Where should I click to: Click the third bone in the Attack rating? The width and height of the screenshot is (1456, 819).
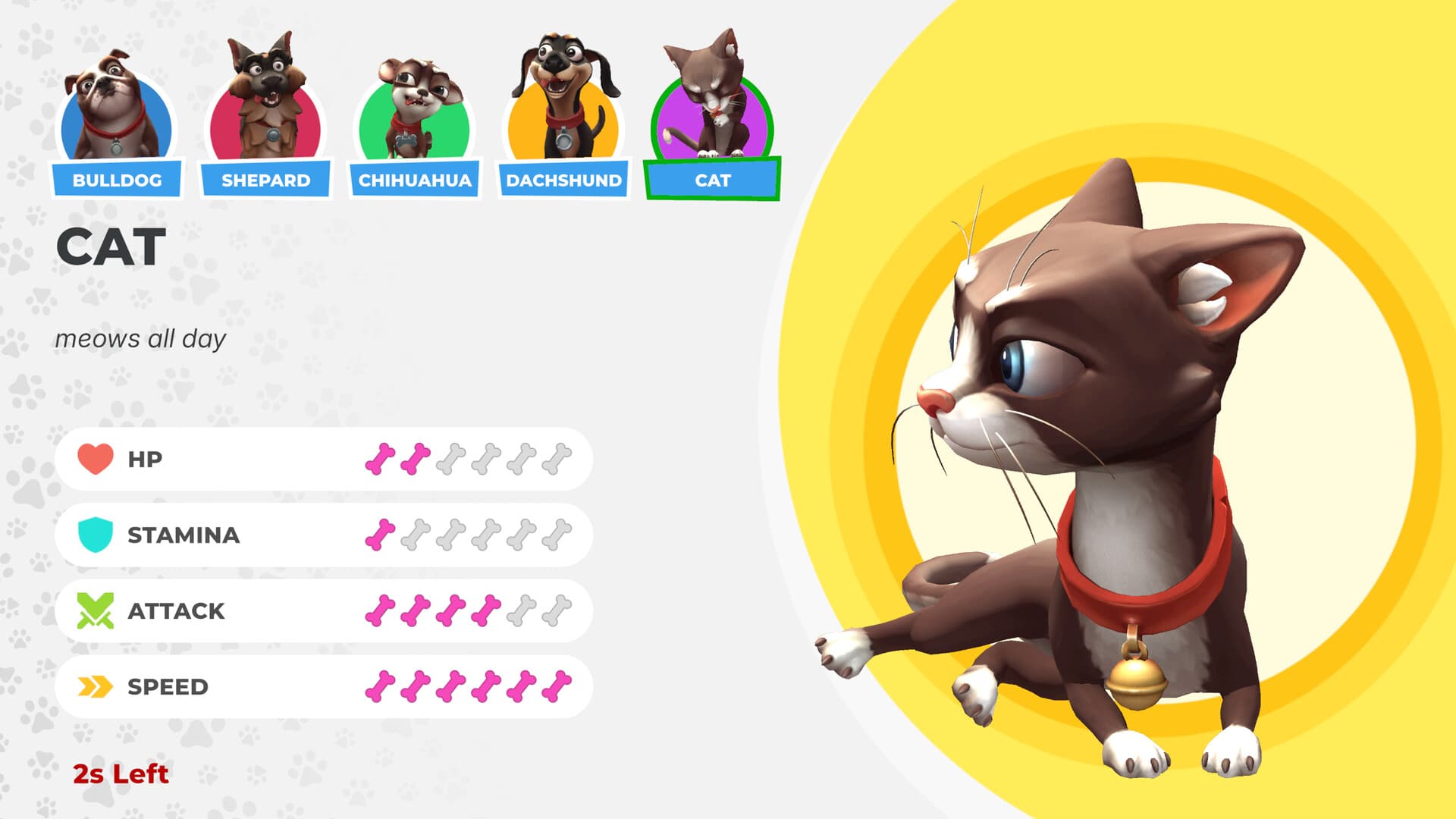451,610
